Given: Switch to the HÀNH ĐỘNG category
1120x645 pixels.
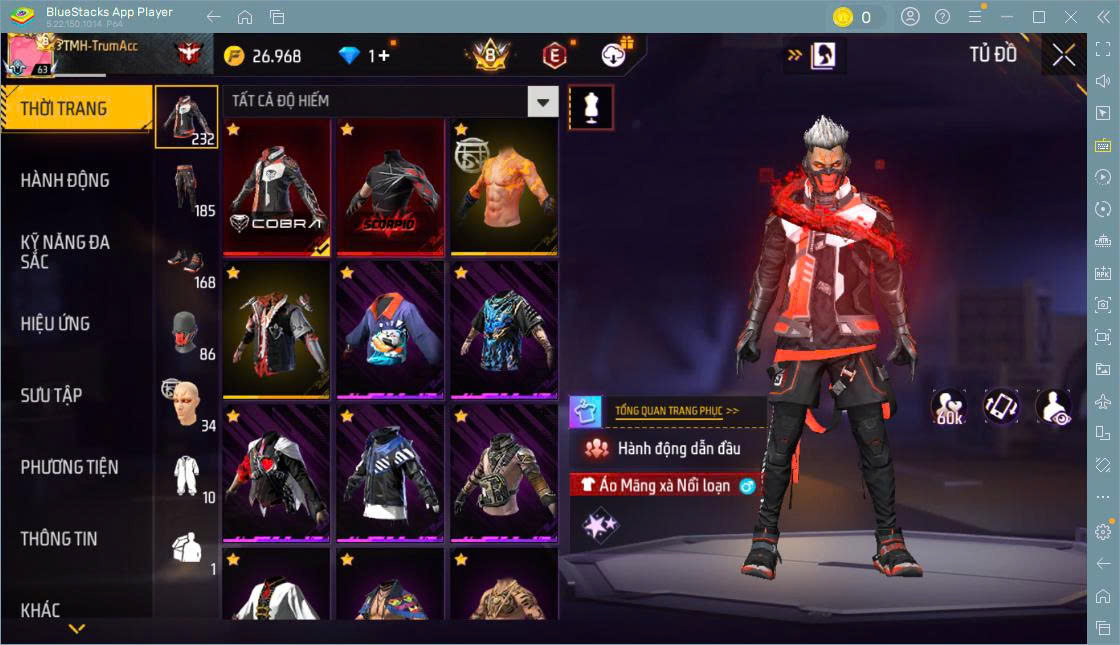Looking at the screenshot, I should click(x=66, y=181).
